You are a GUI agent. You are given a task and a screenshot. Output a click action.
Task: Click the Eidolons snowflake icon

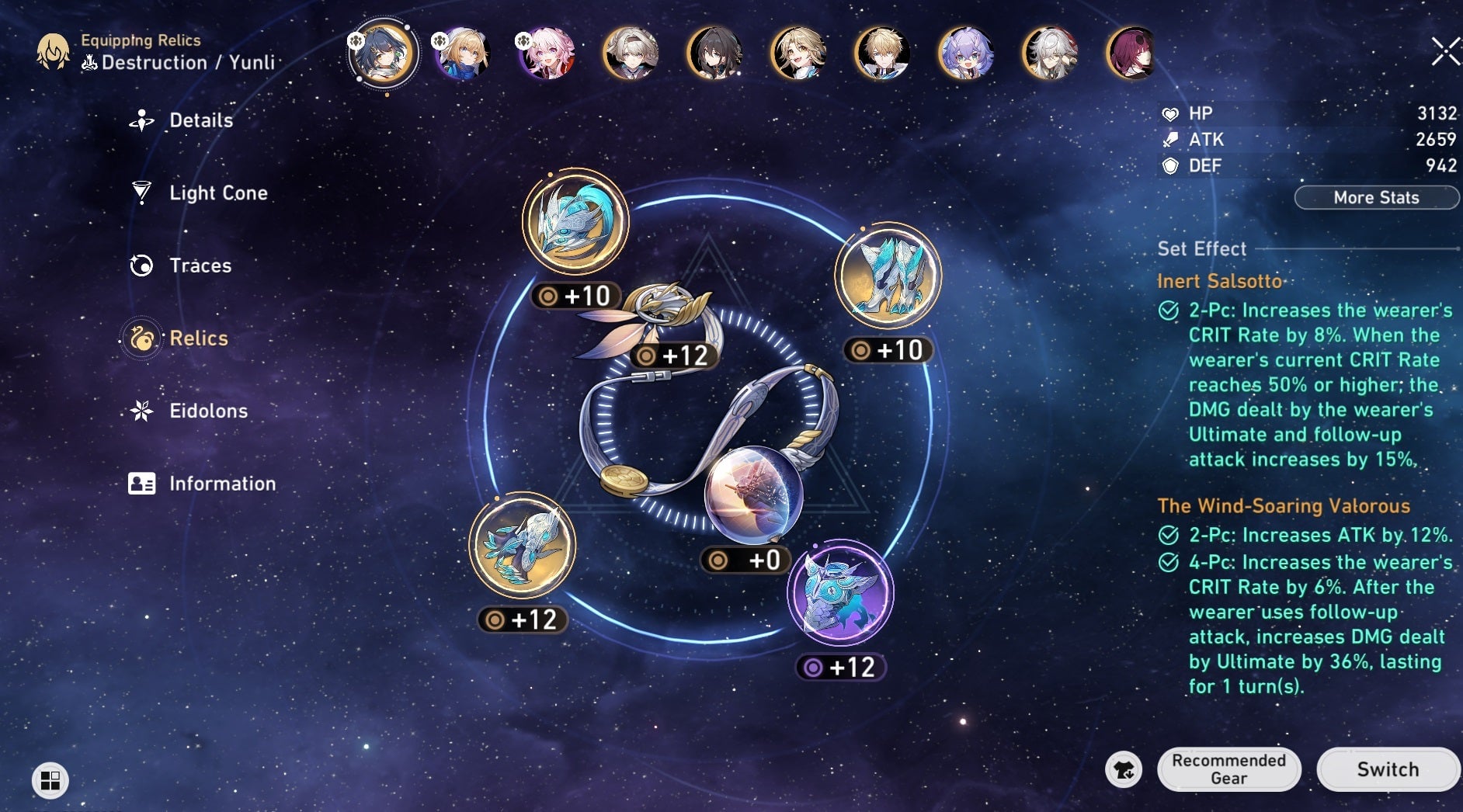[141, 411]
